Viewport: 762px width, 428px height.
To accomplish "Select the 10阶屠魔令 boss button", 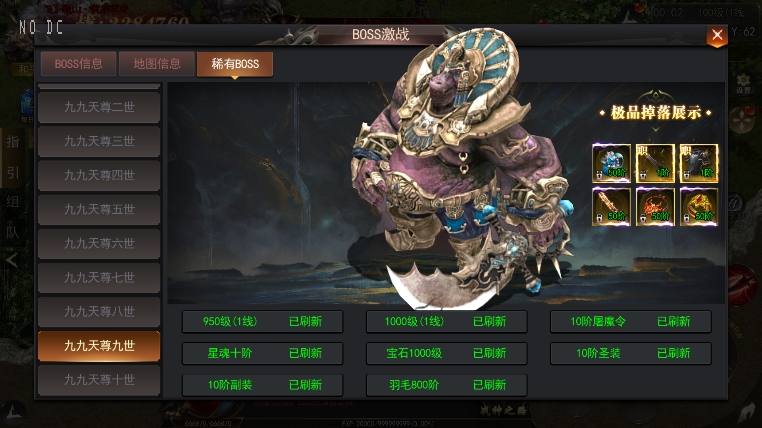I will tap(630, 322).
